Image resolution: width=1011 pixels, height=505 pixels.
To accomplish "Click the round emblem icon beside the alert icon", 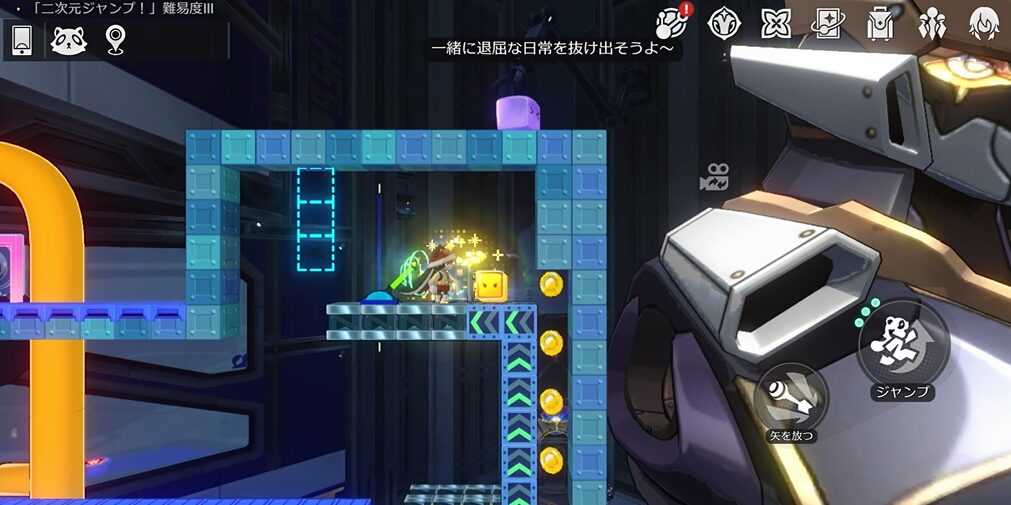I will [x=723, y=23].
